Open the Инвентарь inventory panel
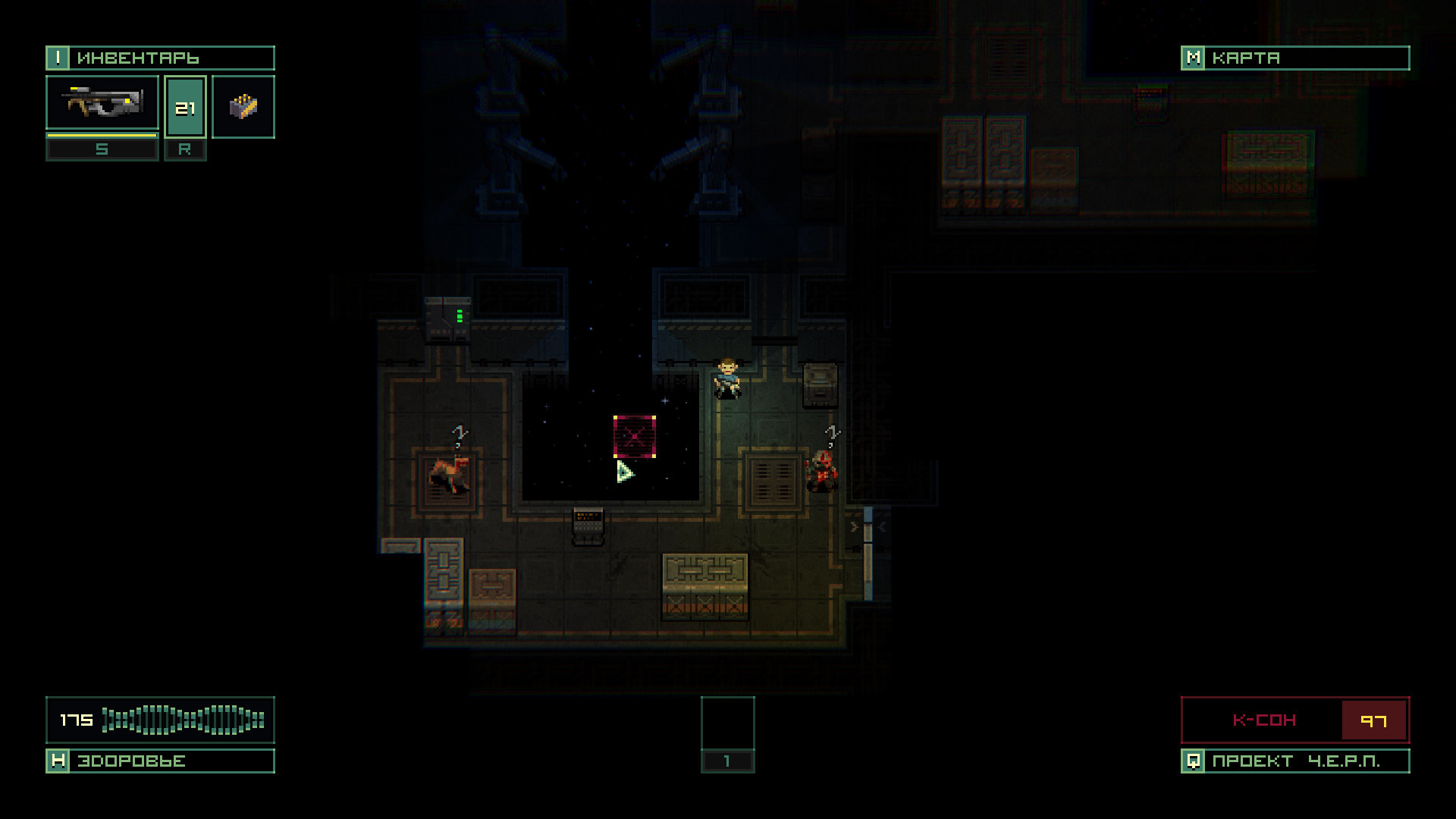The width and height of the screenshot is (1456, 819). point(160,58)
